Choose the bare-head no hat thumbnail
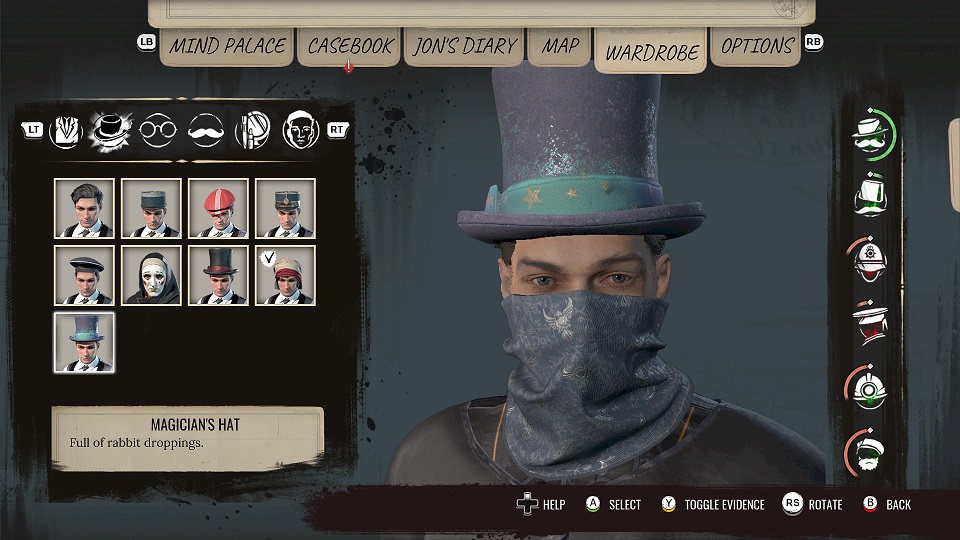The image size is (960, 540). tap(84, 208)
